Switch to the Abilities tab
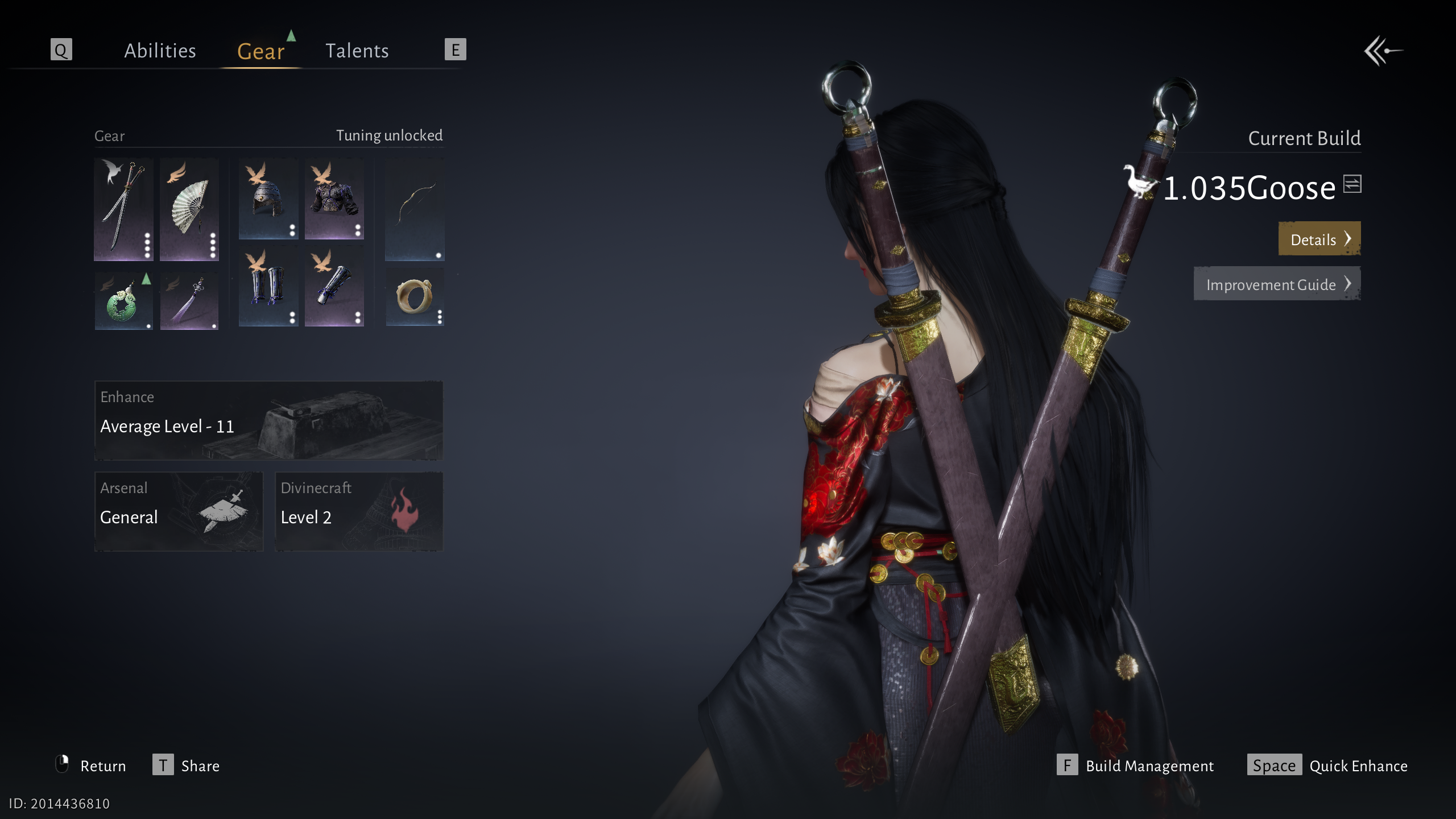 click(x=160, y=51)
